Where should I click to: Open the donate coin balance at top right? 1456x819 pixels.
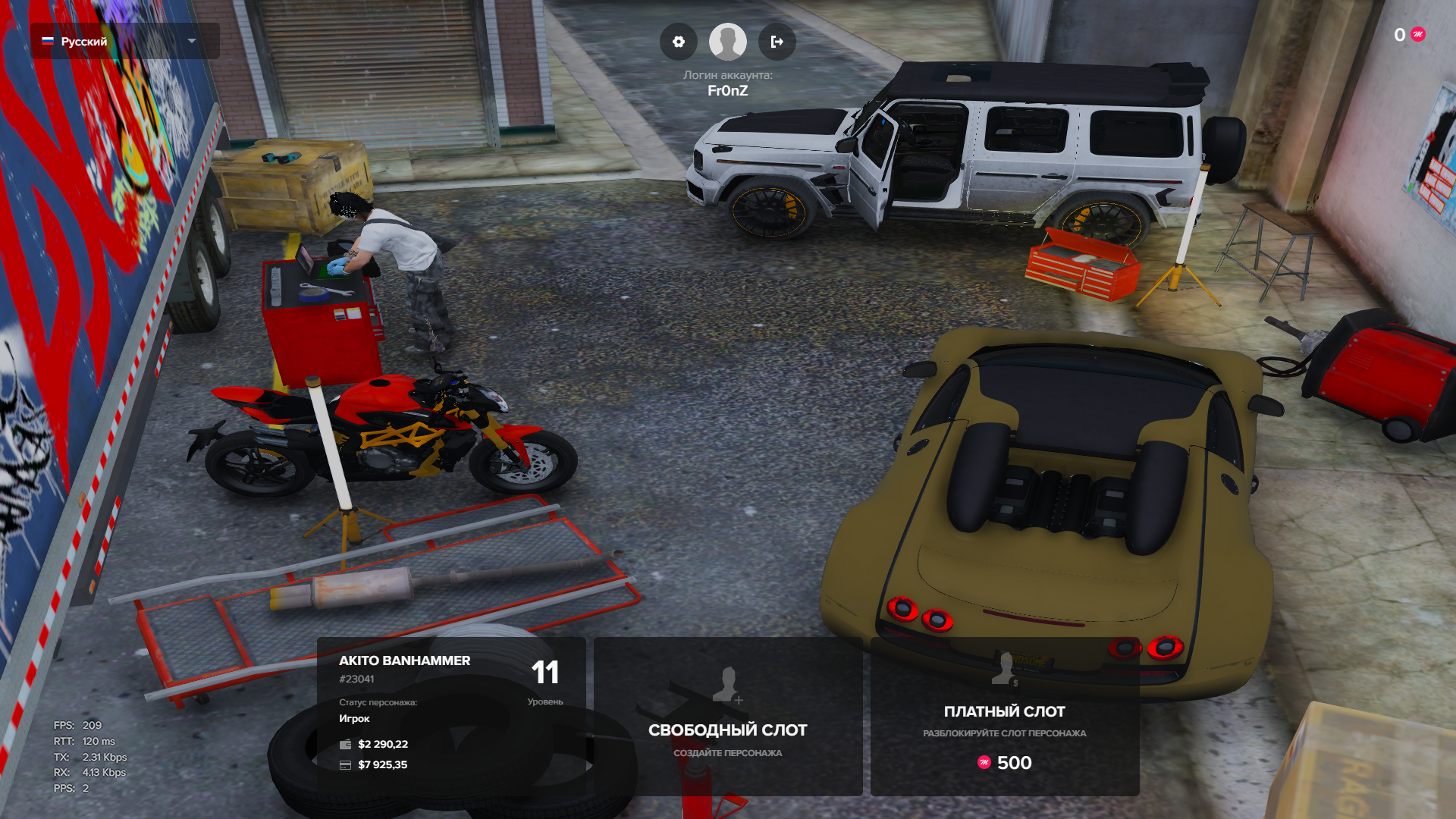pyautogui.click(x=1410, y=35)
